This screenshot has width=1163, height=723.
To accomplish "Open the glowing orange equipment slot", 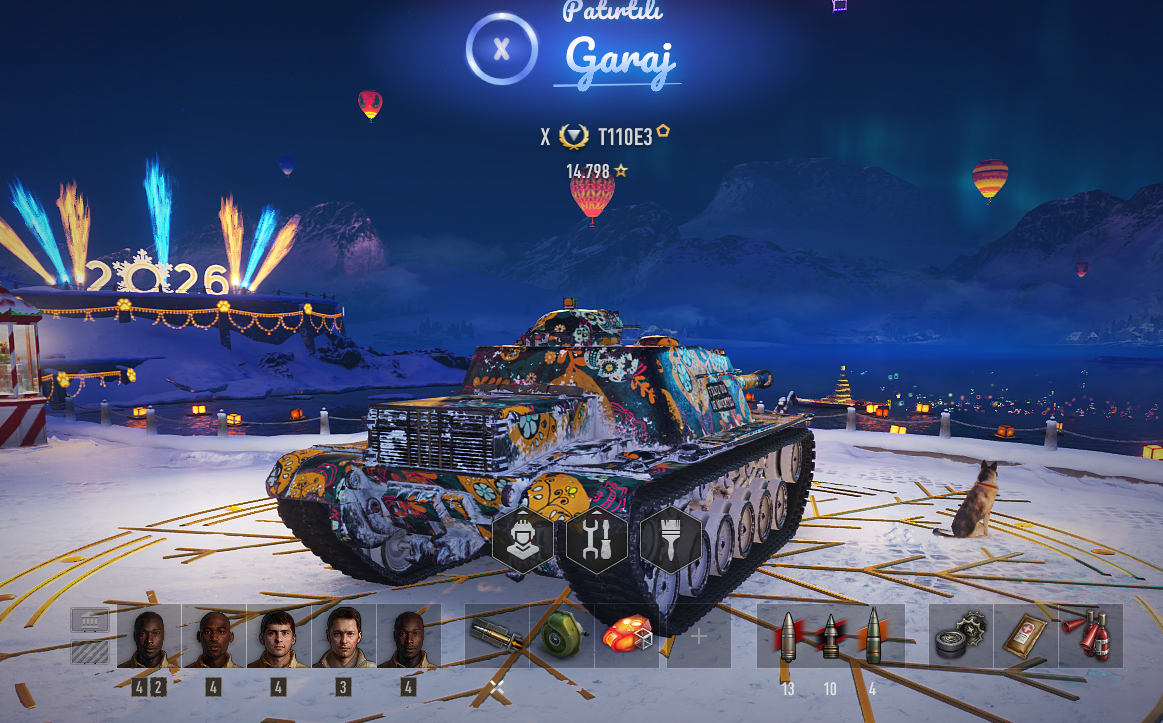I will click(627, 636).
